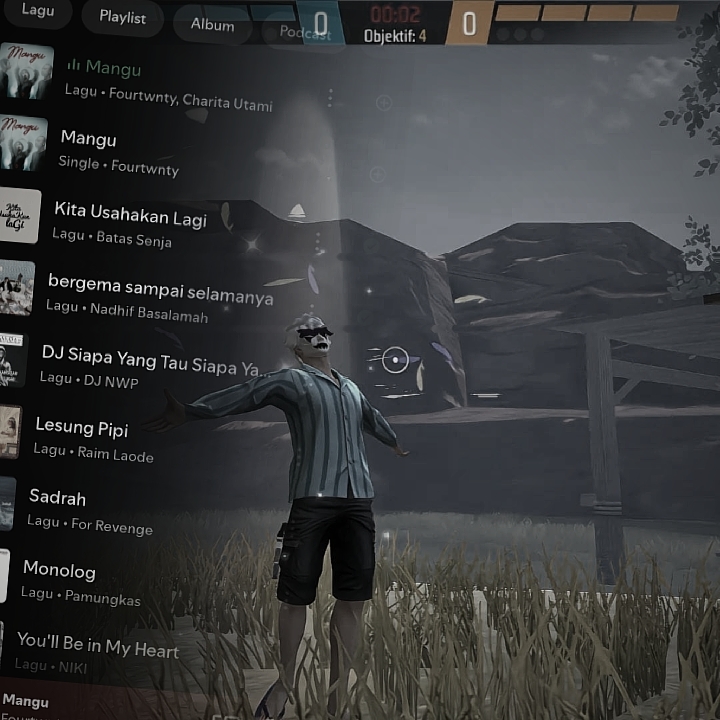720x720 pixels.
Task: Switch to the Playlist filter tab
Action: coord(122,18)
